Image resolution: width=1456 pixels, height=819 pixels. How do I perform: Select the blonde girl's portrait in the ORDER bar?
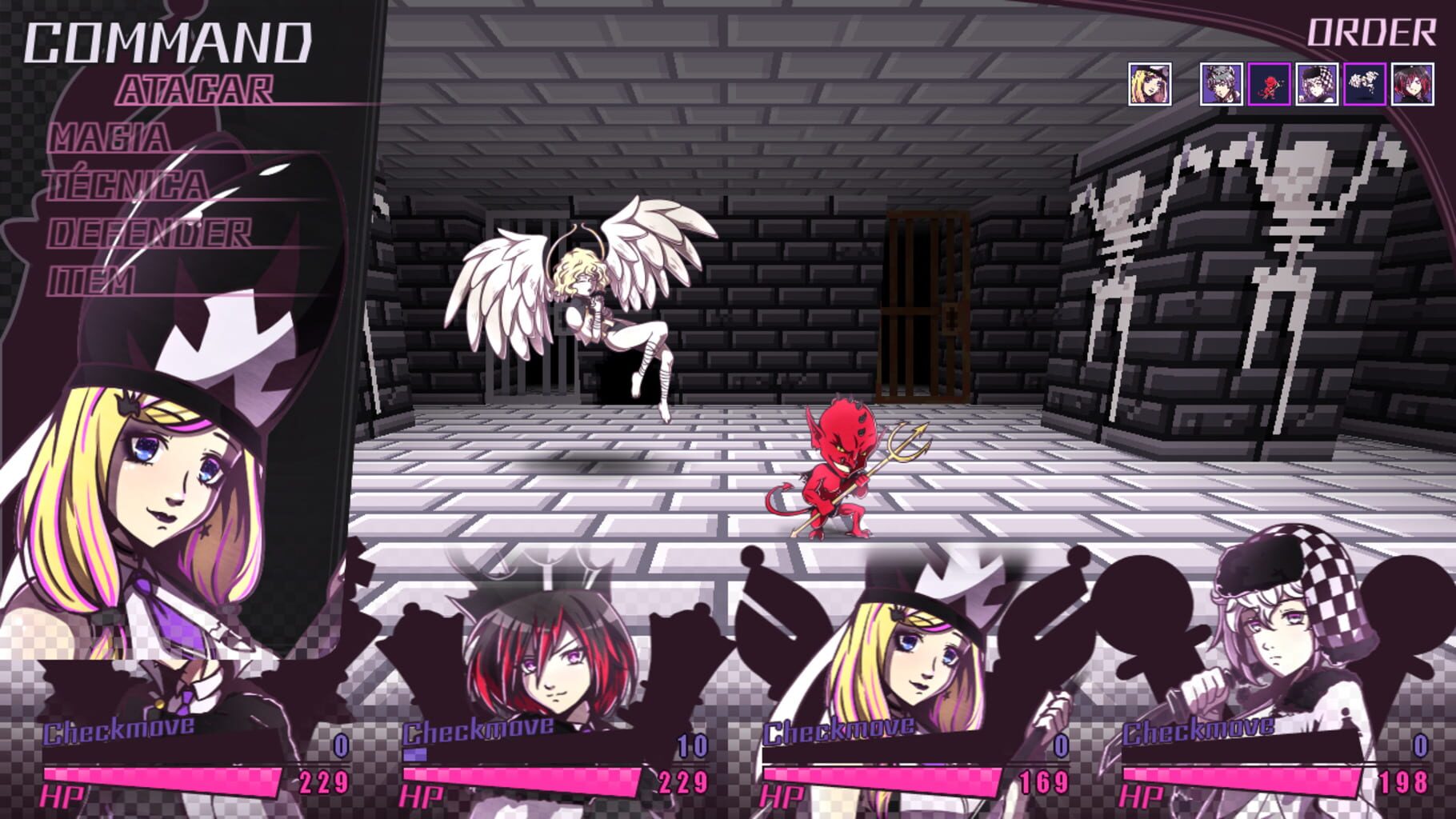pyautogui.click(x=1150, y=85)
